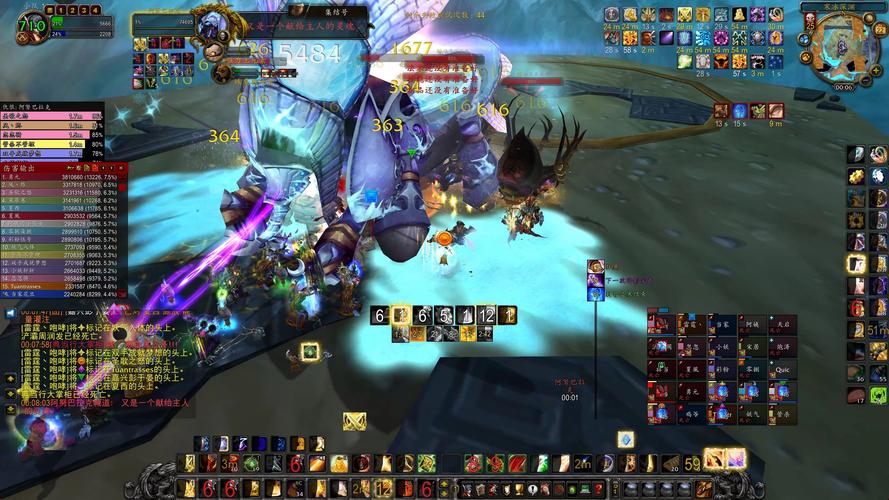
Task: Use the green skull ability on side bar
Action: tap(878, 395)
